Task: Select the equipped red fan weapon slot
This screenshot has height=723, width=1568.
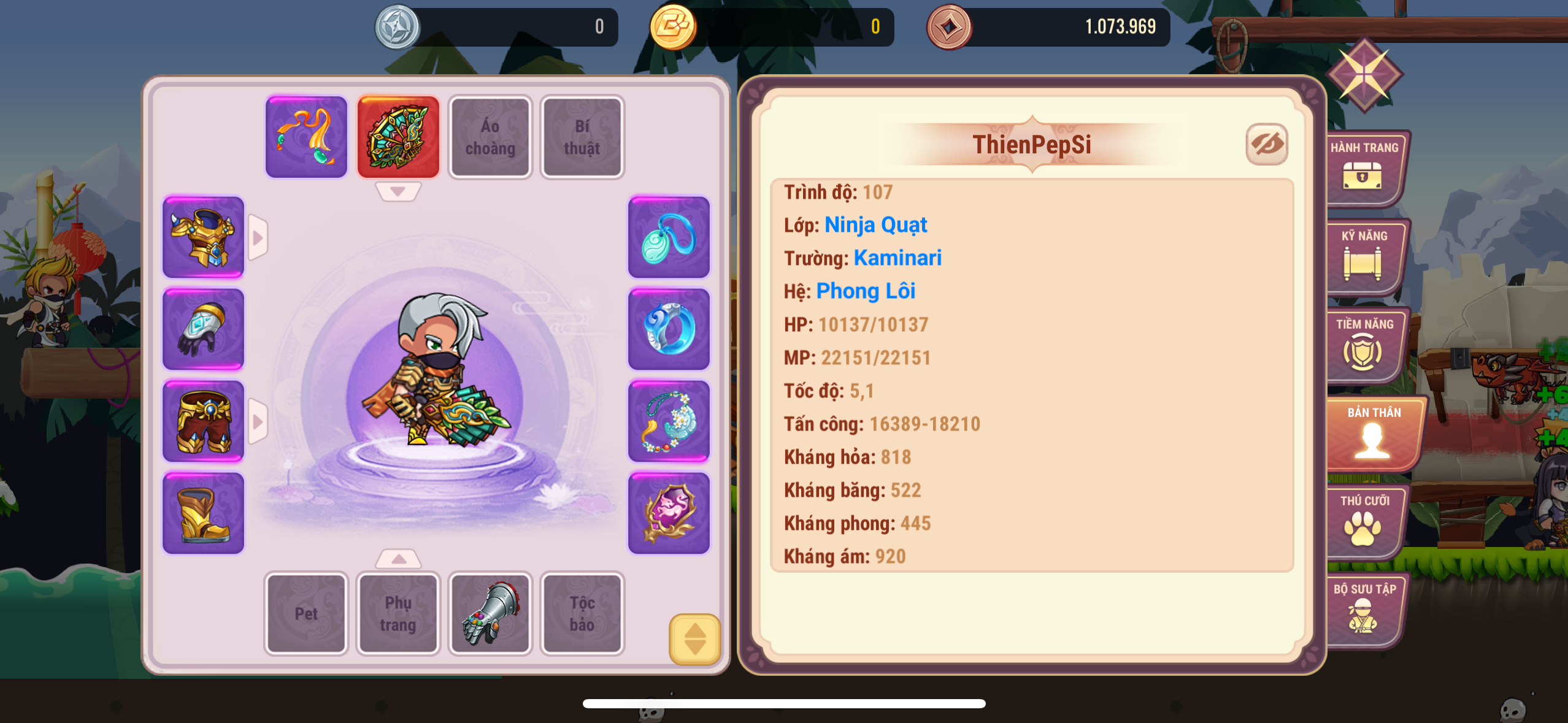Action: (x=398, y=137)
